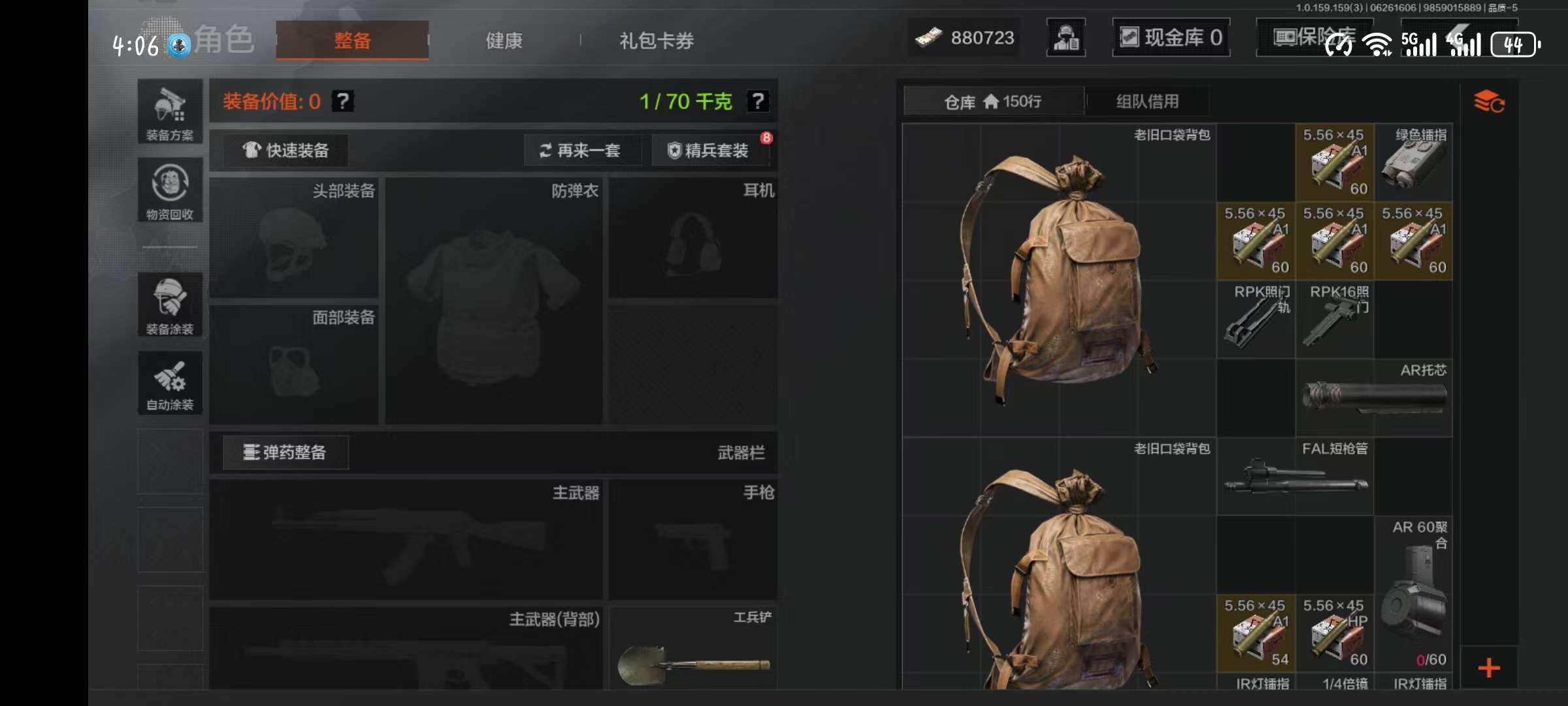Tap the 快速装备 quick equip button
The width and height of the screenshot is (1568, 706).
[286, 150]
